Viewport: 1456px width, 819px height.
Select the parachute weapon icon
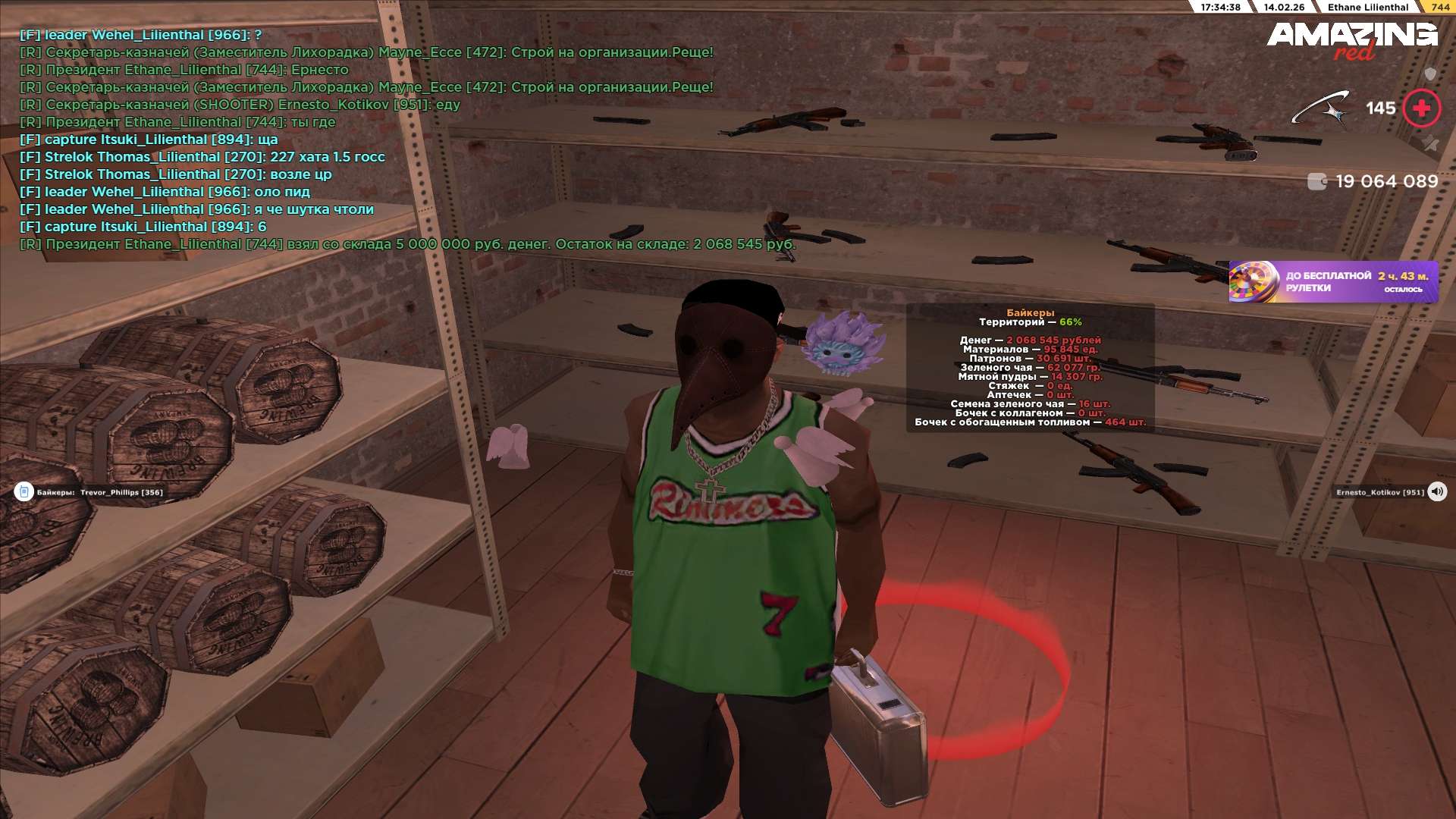coord(1321,108)
